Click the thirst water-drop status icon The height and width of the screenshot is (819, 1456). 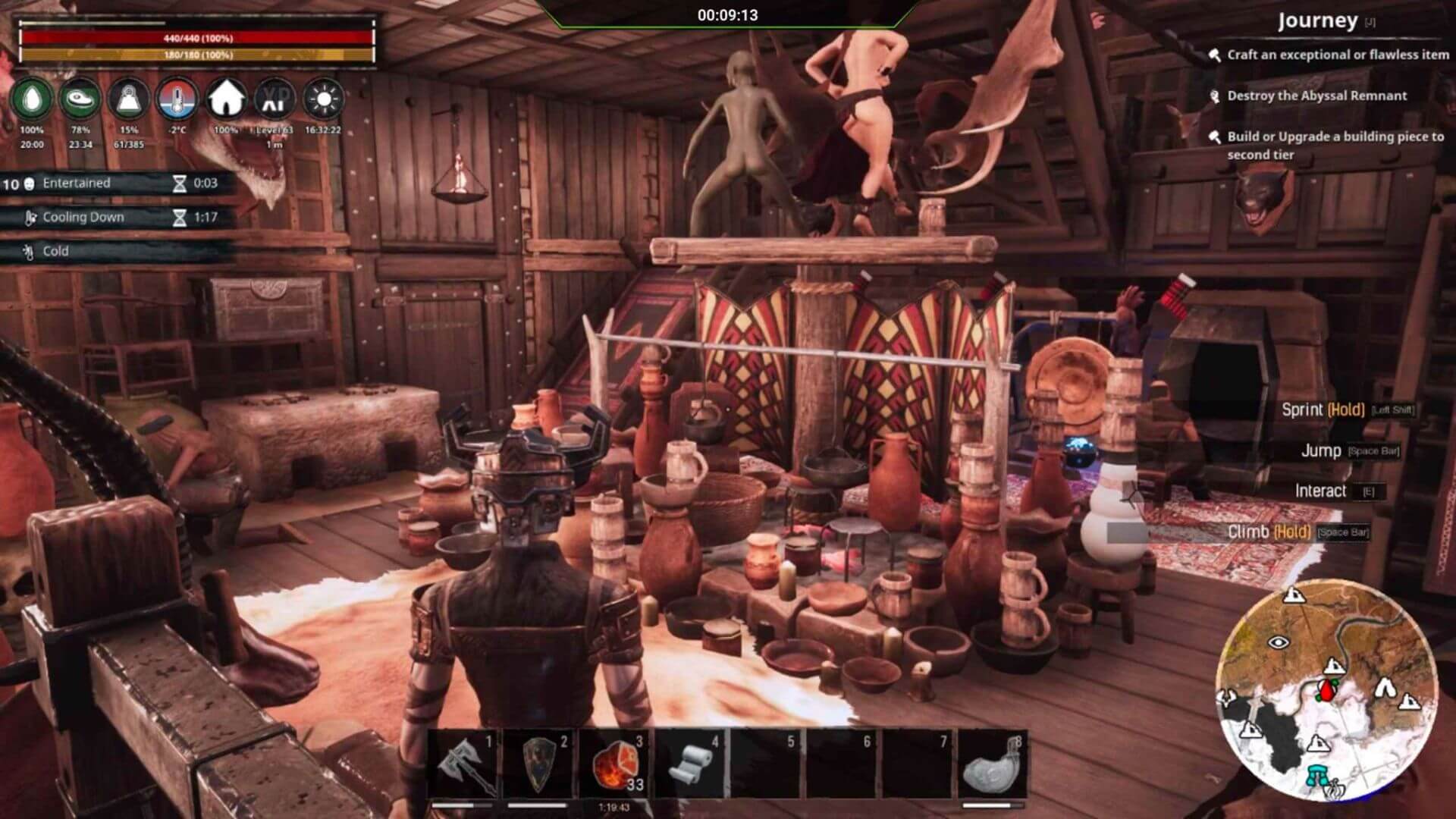click(33, 99)
